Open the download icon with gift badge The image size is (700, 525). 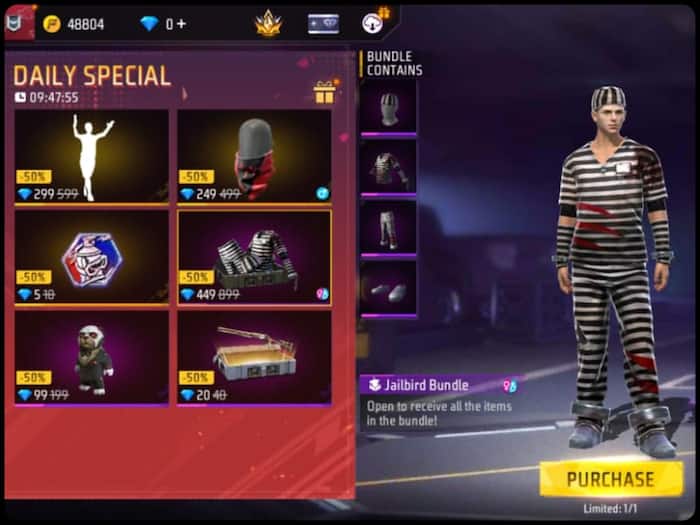[x=374, y=22]
